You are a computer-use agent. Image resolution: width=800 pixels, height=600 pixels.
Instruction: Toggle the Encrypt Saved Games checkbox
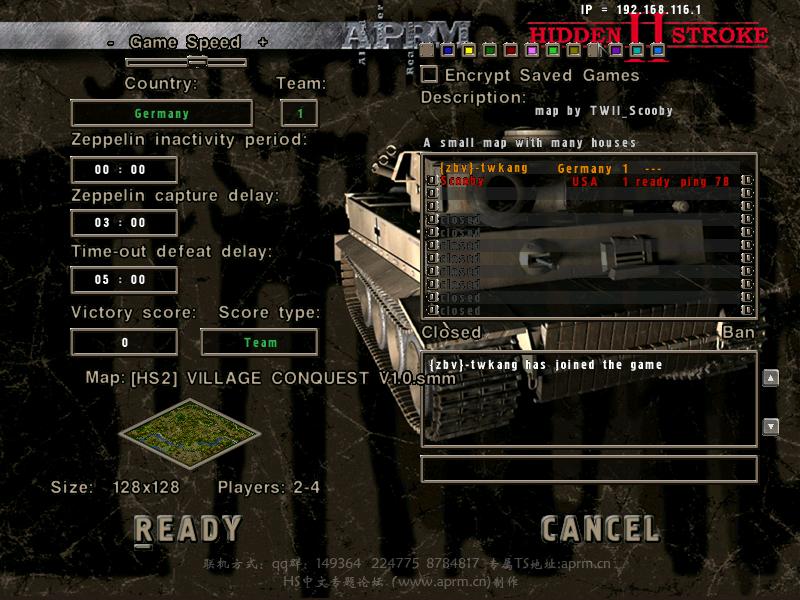click(429, 74)
